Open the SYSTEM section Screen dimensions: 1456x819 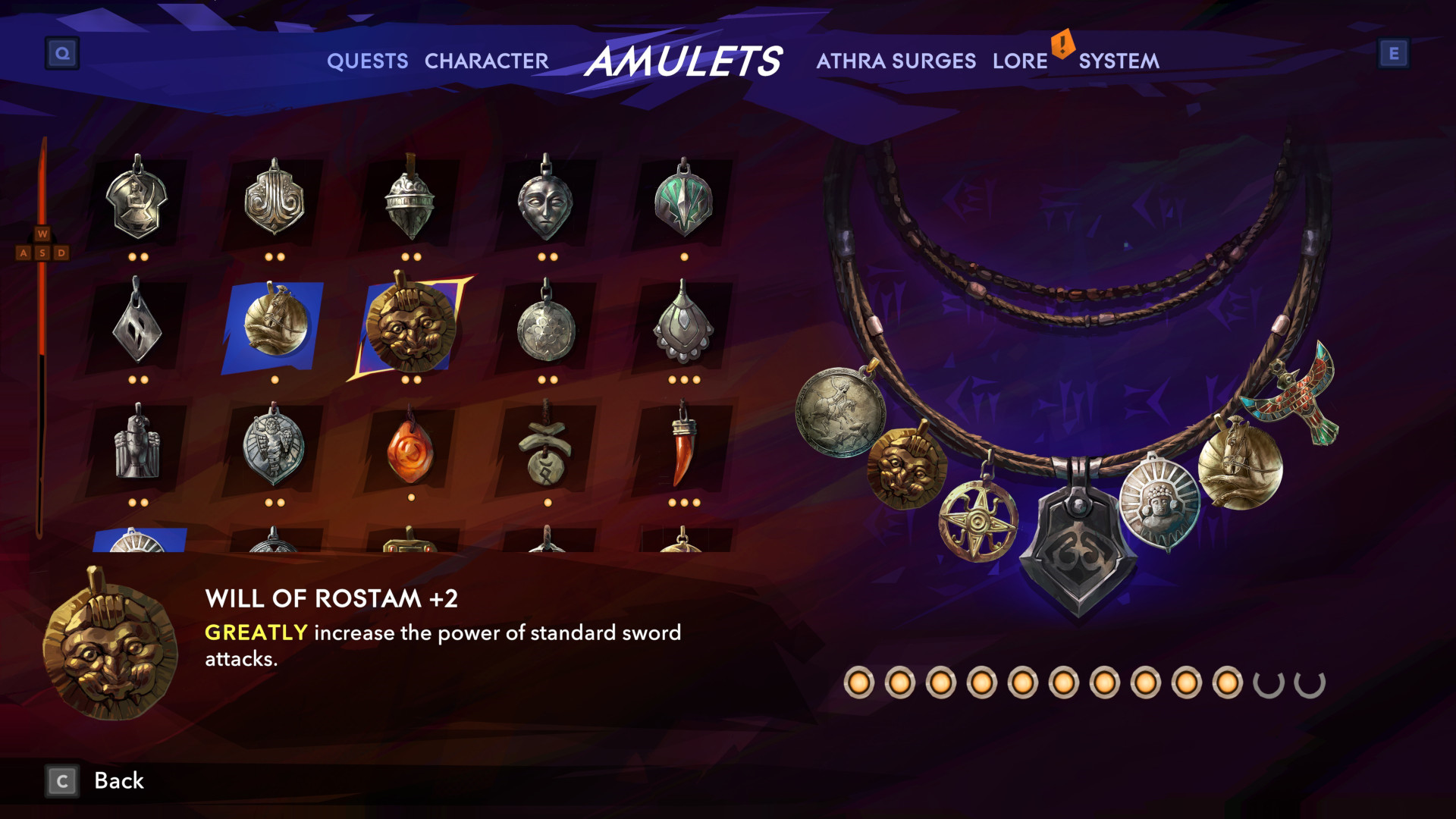1120,62
